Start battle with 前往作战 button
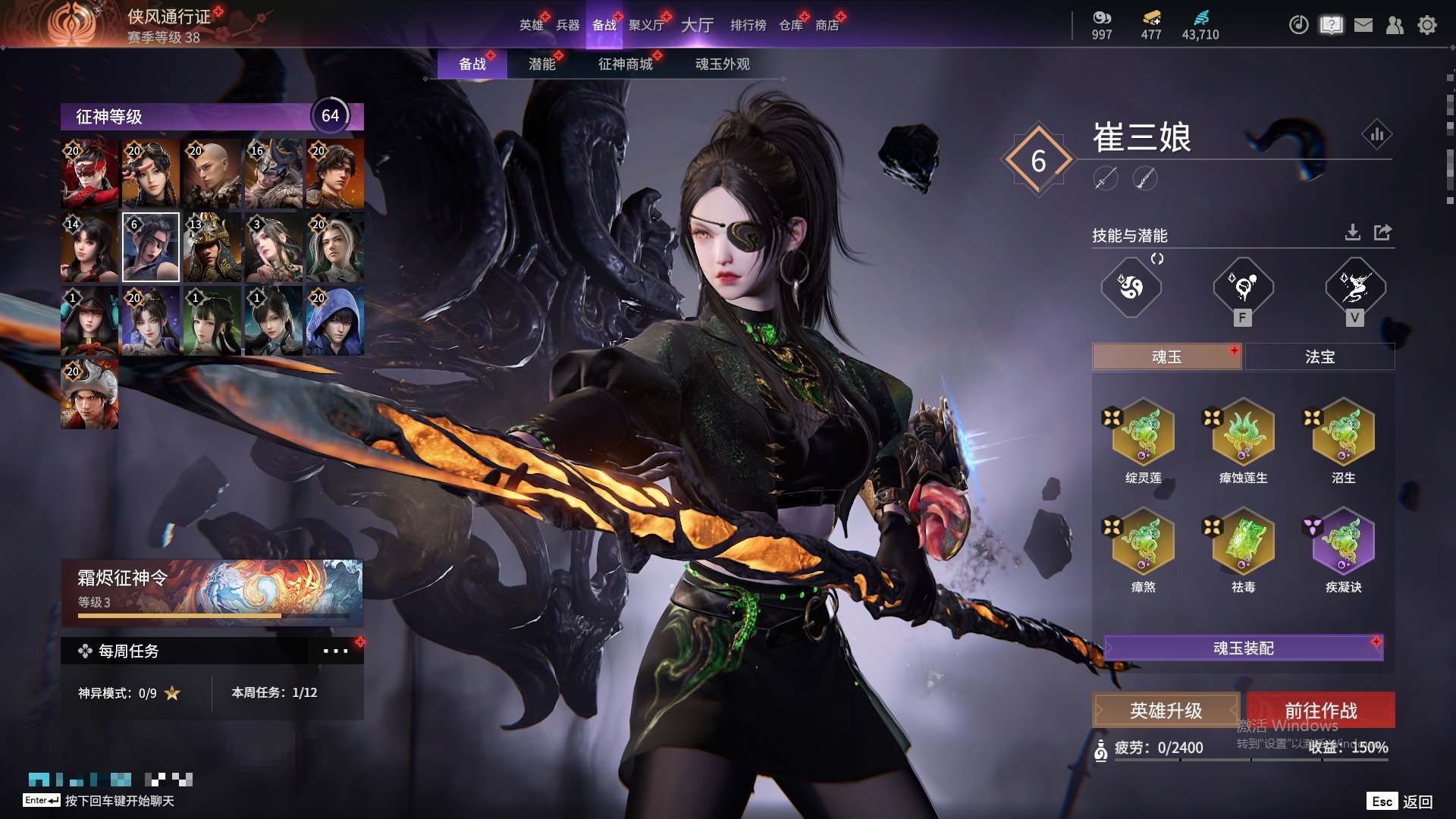Screen dimensions: 1456x819 tap(1320, 711)
